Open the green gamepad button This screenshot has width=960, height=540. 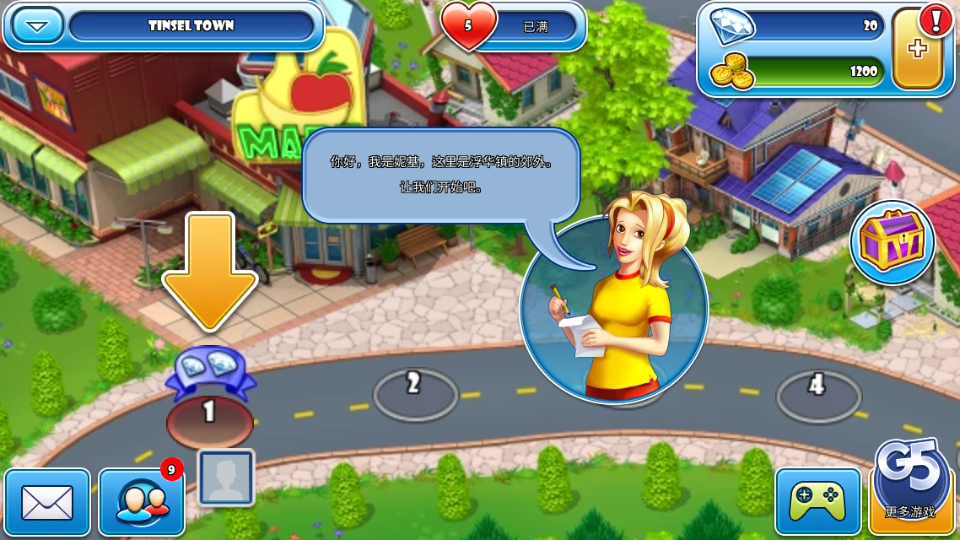point(817,500)
